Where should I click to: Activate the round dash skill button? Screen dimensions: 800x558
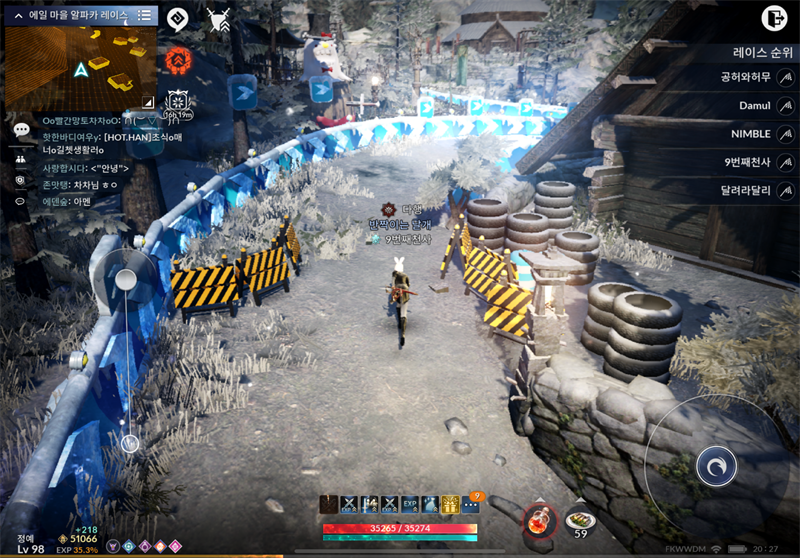[x=716, y=466]
